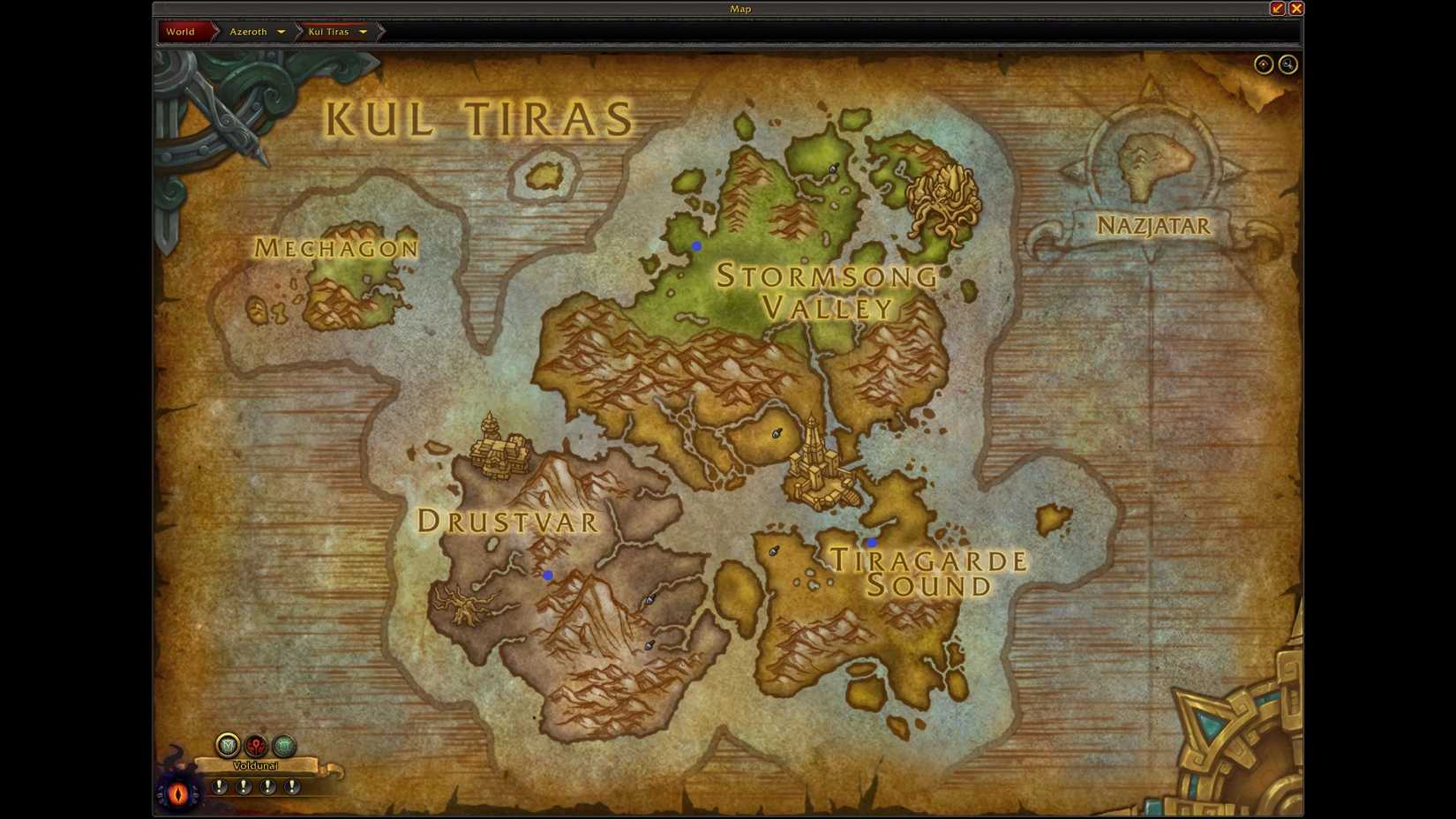1456x819 pixels.
Task: Click the green emissary icon beside the Horde emblem
Action: click(283, 744)
